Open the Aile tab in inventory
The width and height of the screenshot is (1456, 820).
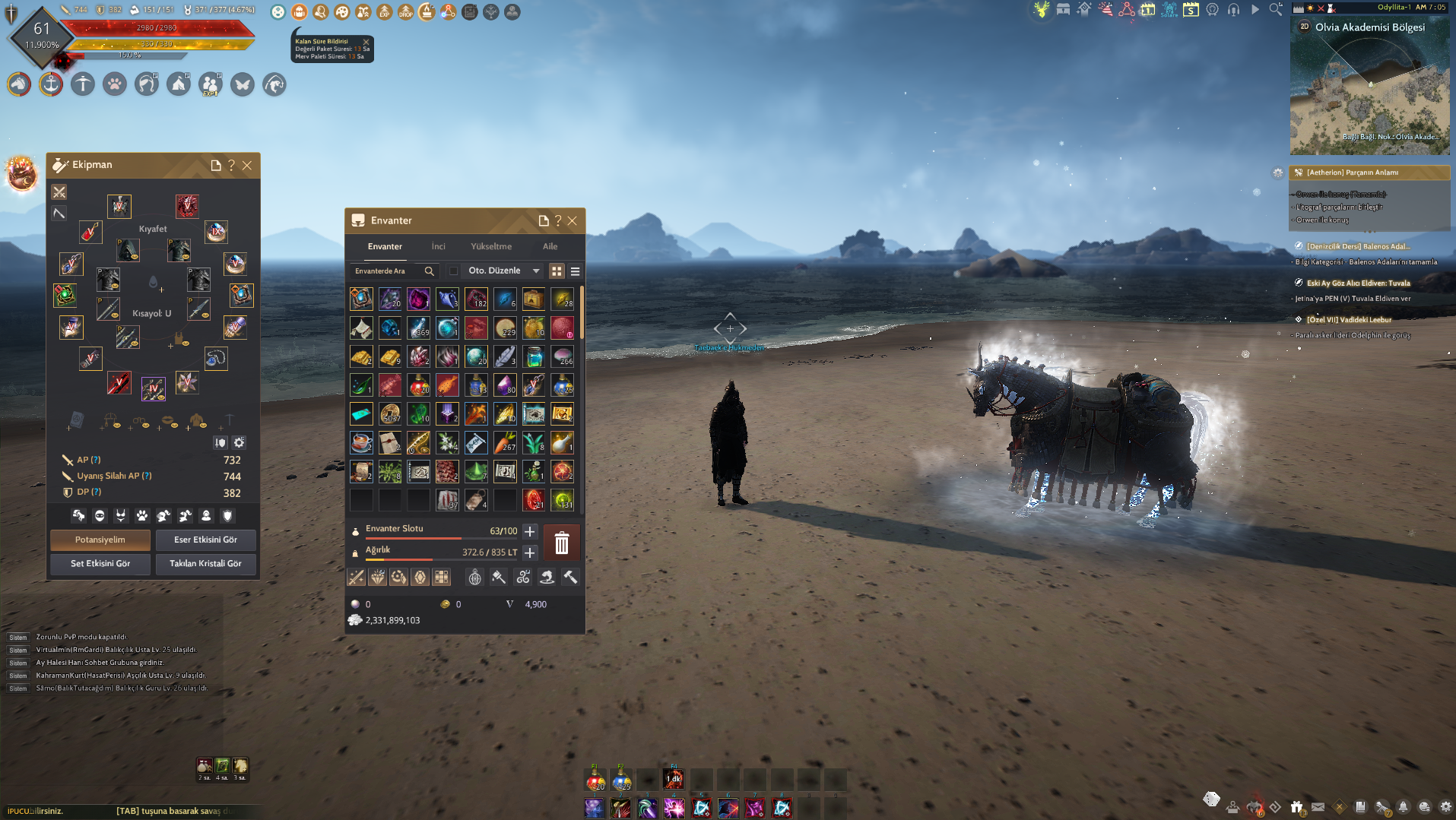point(550,246)
